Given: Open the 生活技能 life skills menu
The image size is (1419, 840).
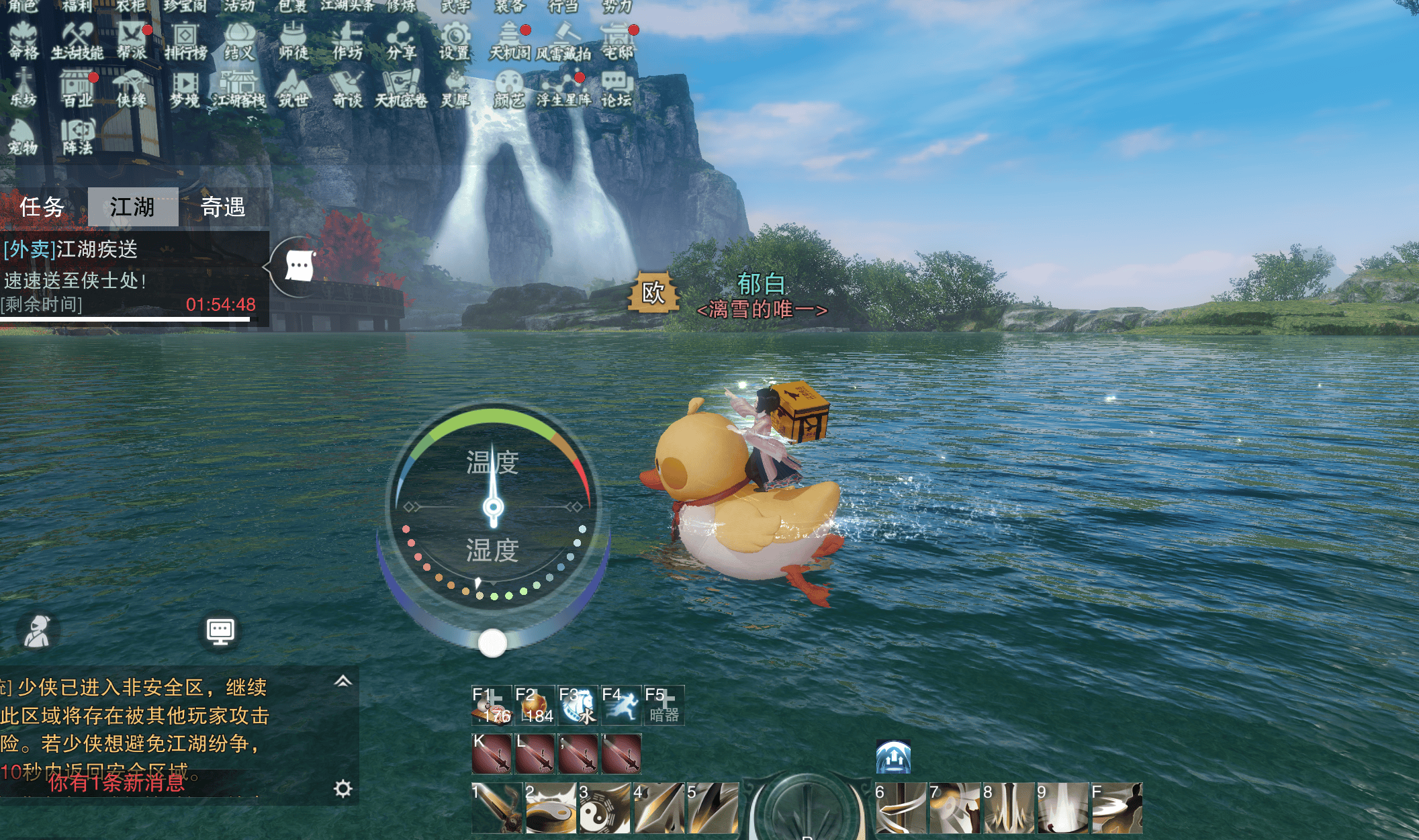Looking at the screenshot, I should (x=77, y=40).
